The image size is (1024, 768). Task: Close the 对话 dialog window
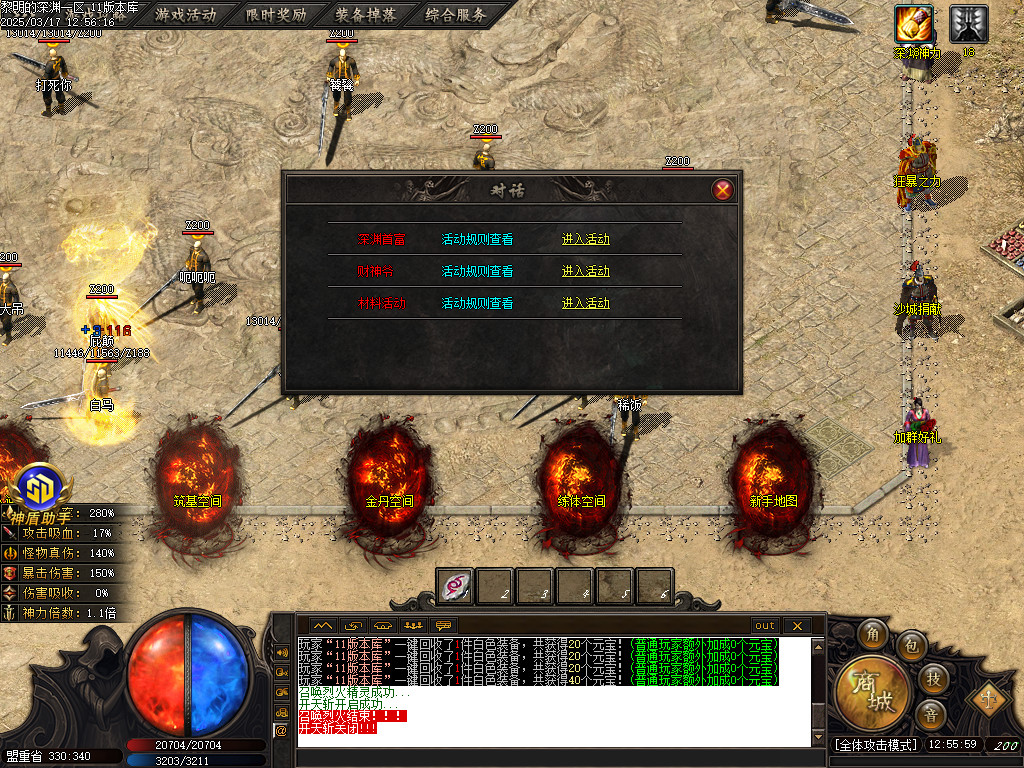723,190
